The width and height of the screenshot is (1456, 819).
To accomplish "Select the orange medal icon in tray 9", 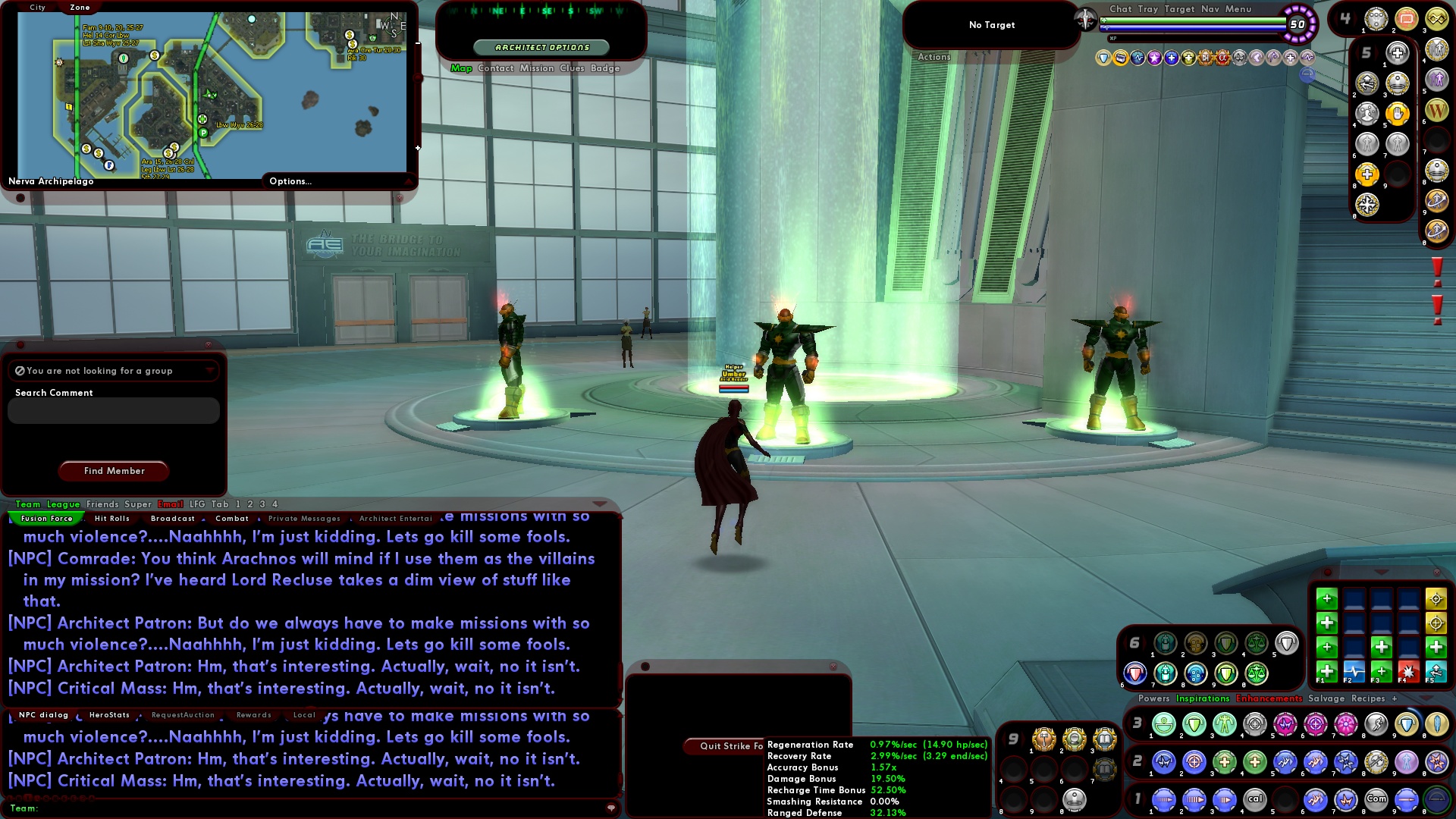I will (x=1044, y=740).
